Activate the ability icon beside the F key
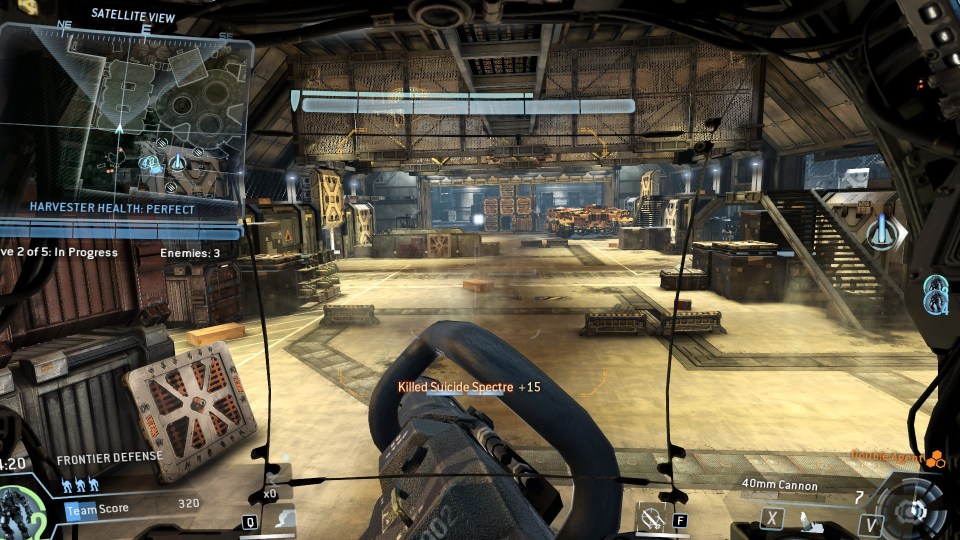Image resolution: width=960 pixels, height=540 pixels. point(653,518)
